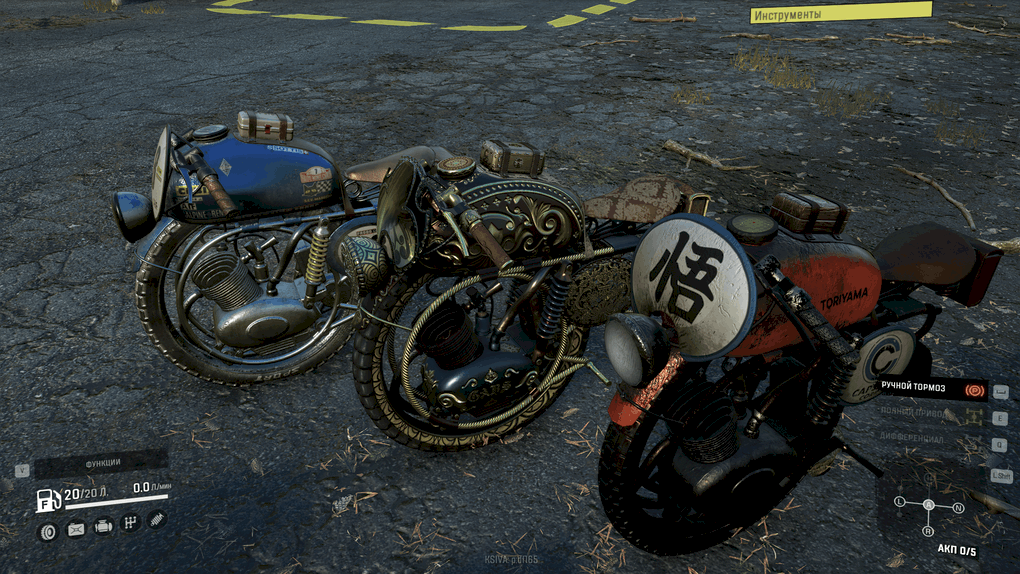The width and height of the screenshot is (1020, 574).
Task: Select the N neutral gear node
Action: pyautogui.click(x=958, y=508)
